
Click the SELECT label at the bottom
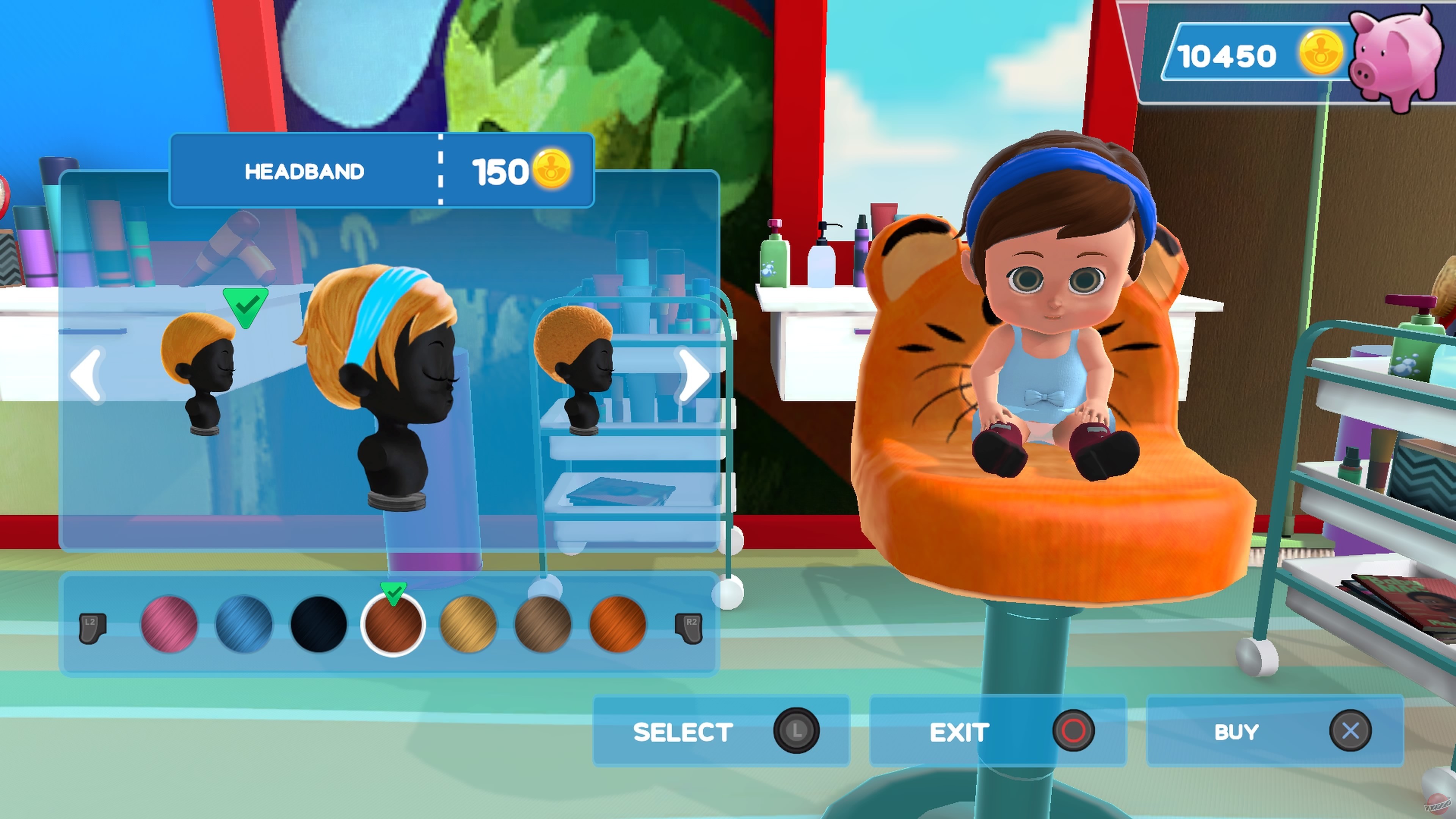click(x=683, y=731)
